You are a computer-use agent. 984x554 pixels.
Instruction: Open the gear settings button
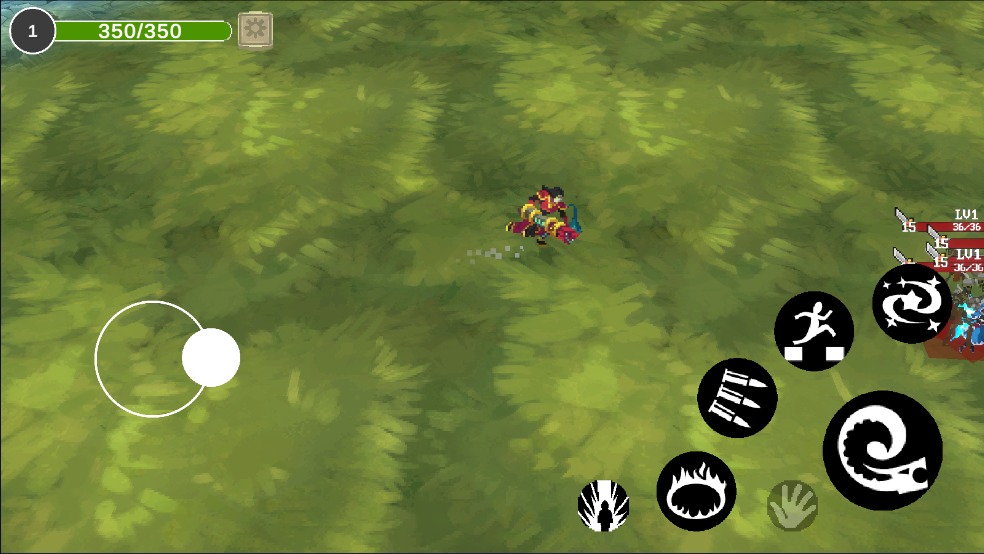click(255, 30)
